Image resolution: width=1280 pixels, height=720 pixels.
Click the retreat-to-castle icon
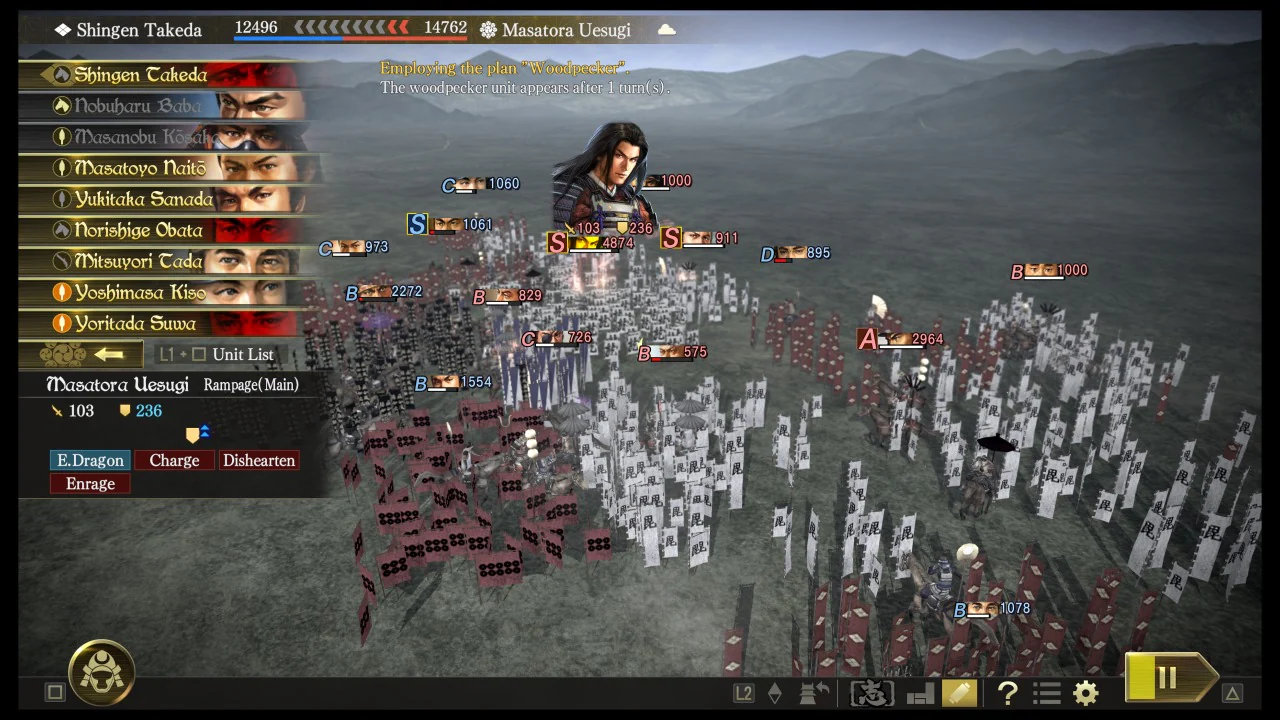pyautogui.click(x=812, y=692)
